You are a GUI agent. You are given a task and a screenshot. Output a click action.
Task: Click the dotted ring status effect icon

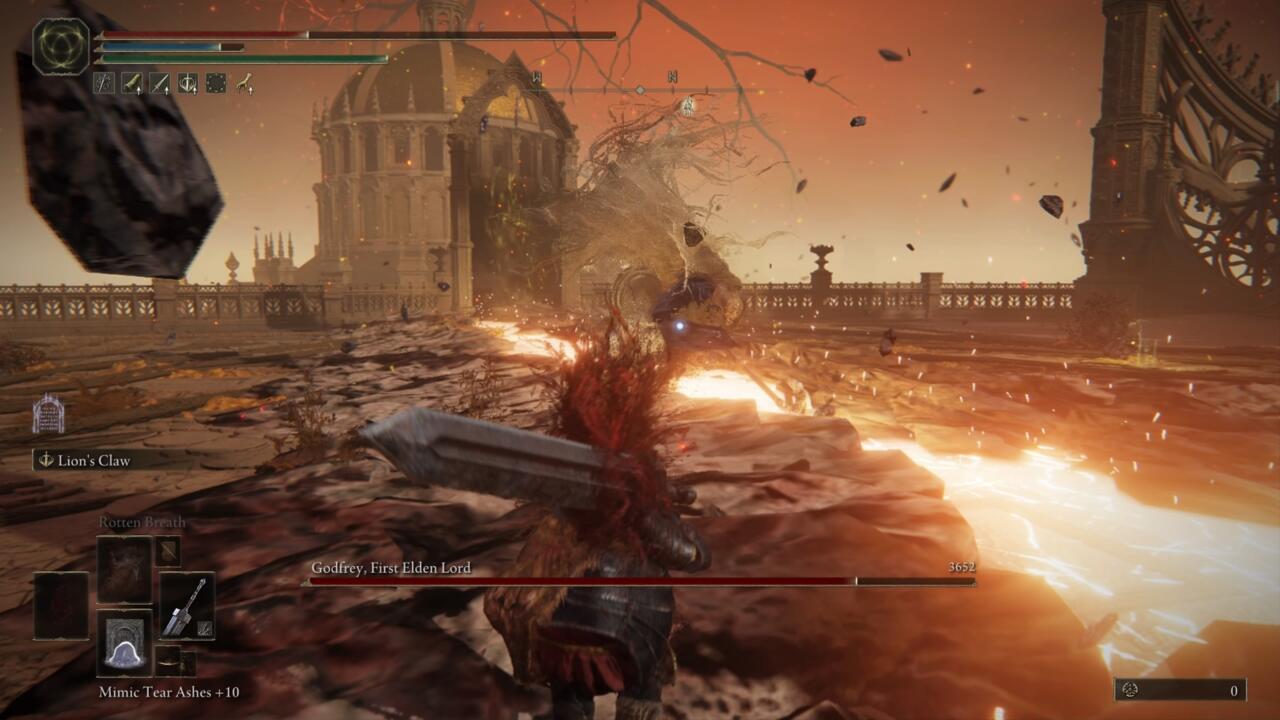coord(215,83)
